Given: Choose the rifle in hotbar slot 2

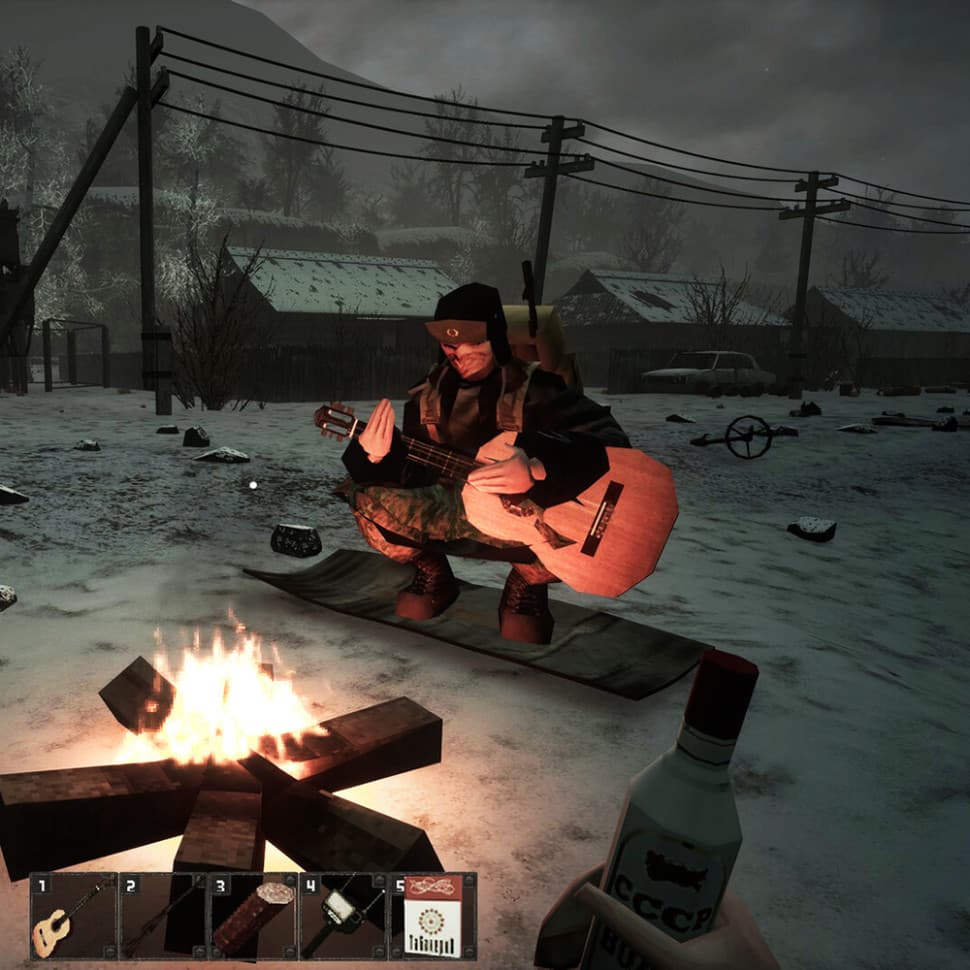Looking at the screenshot, I should (x=163, y=916).
